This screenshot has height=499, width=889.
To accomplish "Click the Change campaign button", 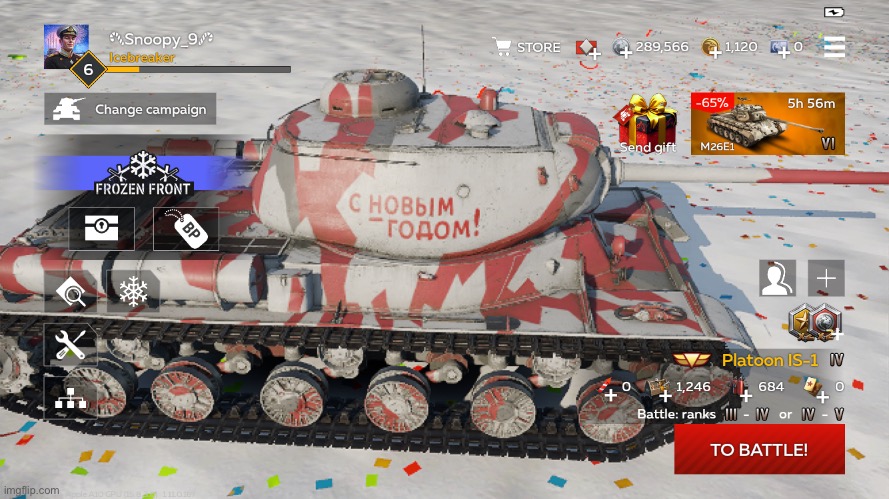I will coord(130,109).
